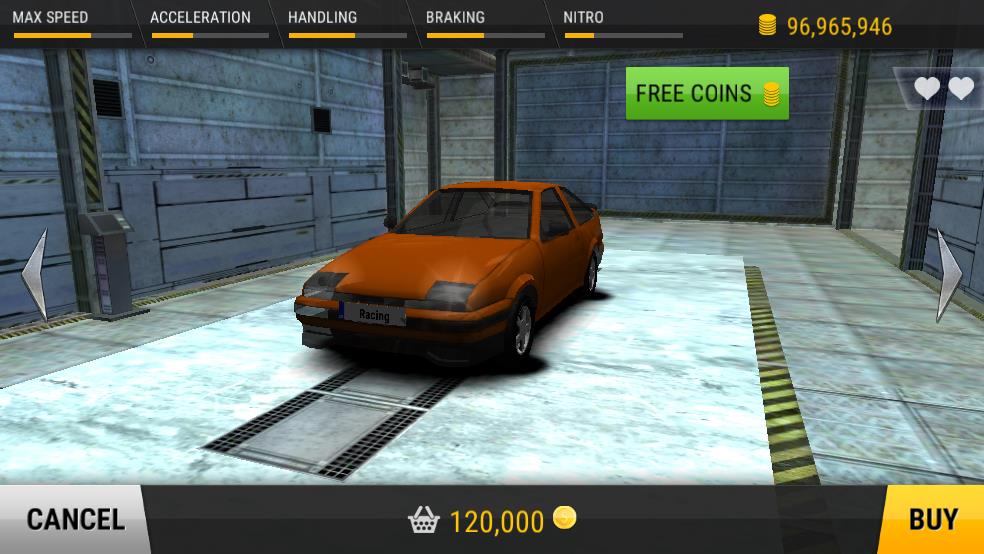Image resolution: width=984 pixels, height=554 pixels.
Task: Show the previous car with the left arrow
Action: click(x=35, y=274)
